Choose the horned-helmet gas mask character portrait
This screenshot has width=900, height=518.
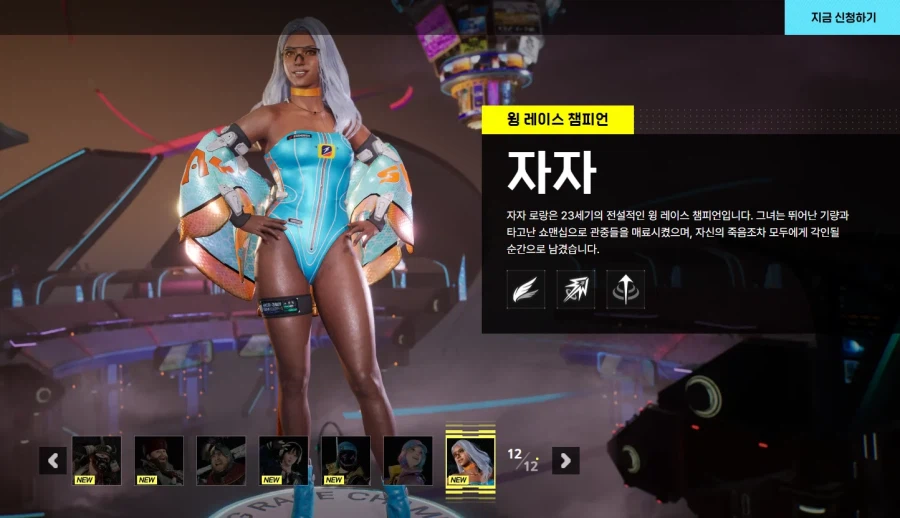click(97, 460)
